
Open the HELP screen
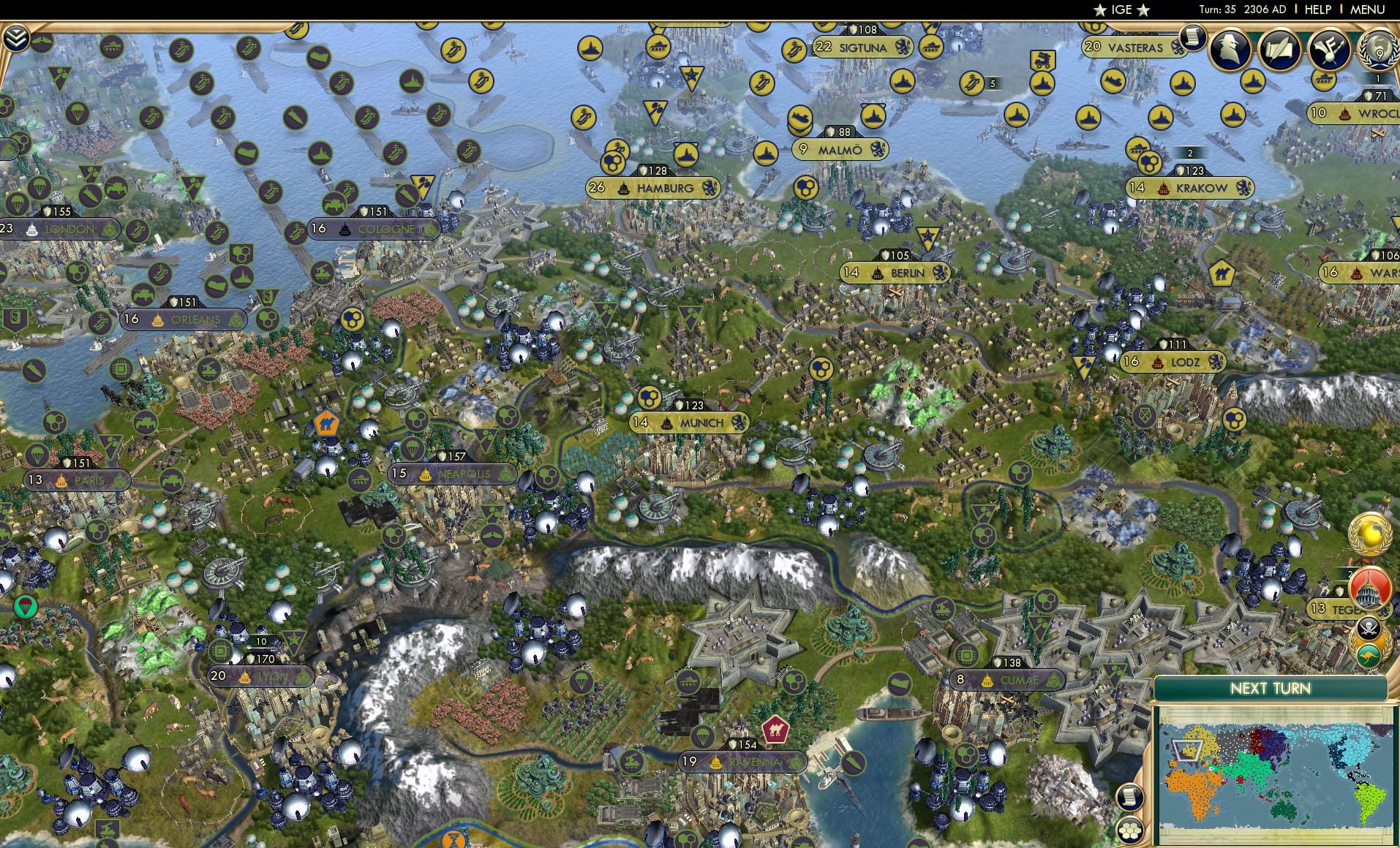(x=1317, y=10)
